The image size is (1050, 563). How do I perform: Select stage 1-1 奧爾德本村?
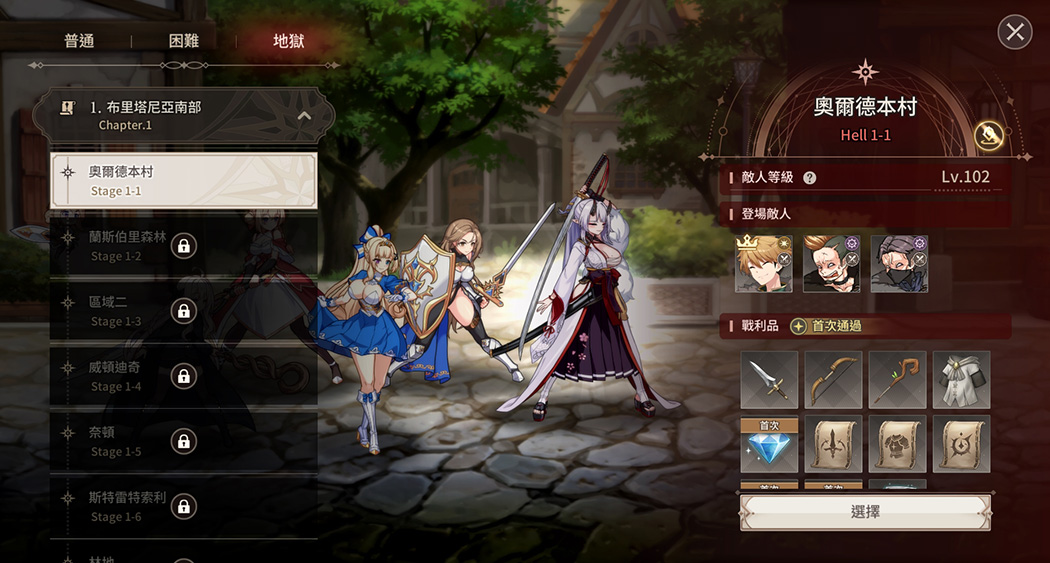[184, 181]
